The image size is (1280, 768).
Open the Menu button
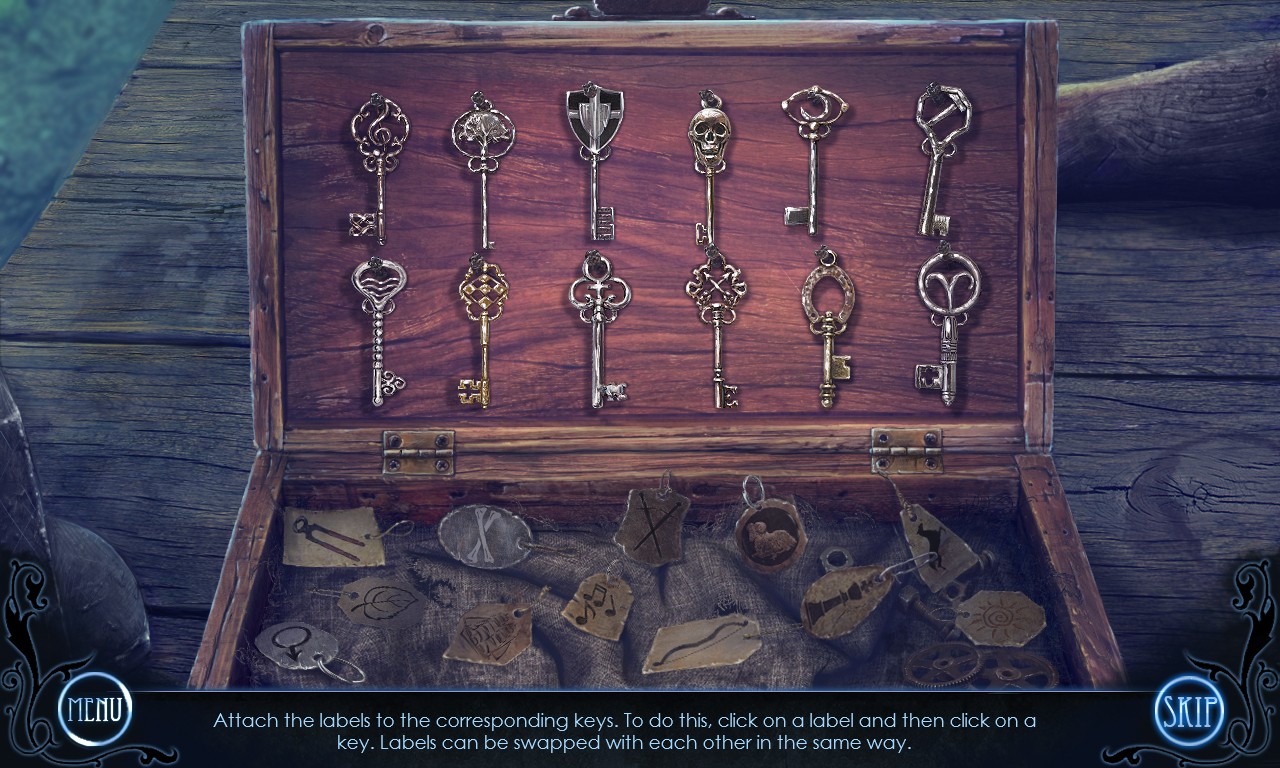[95, 709]
